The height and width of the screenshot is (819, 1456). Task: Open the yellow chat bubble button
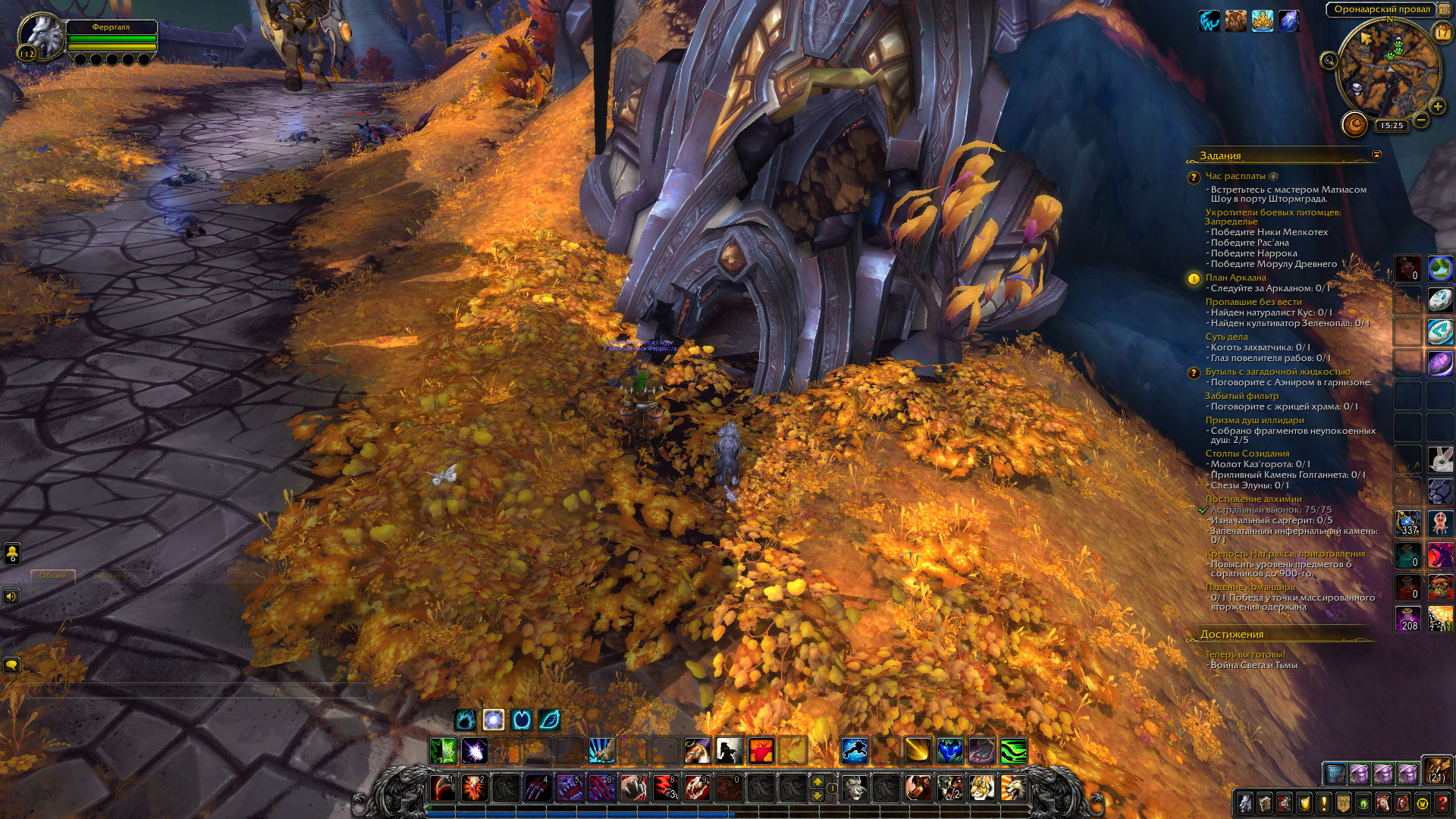coord(11,665)
